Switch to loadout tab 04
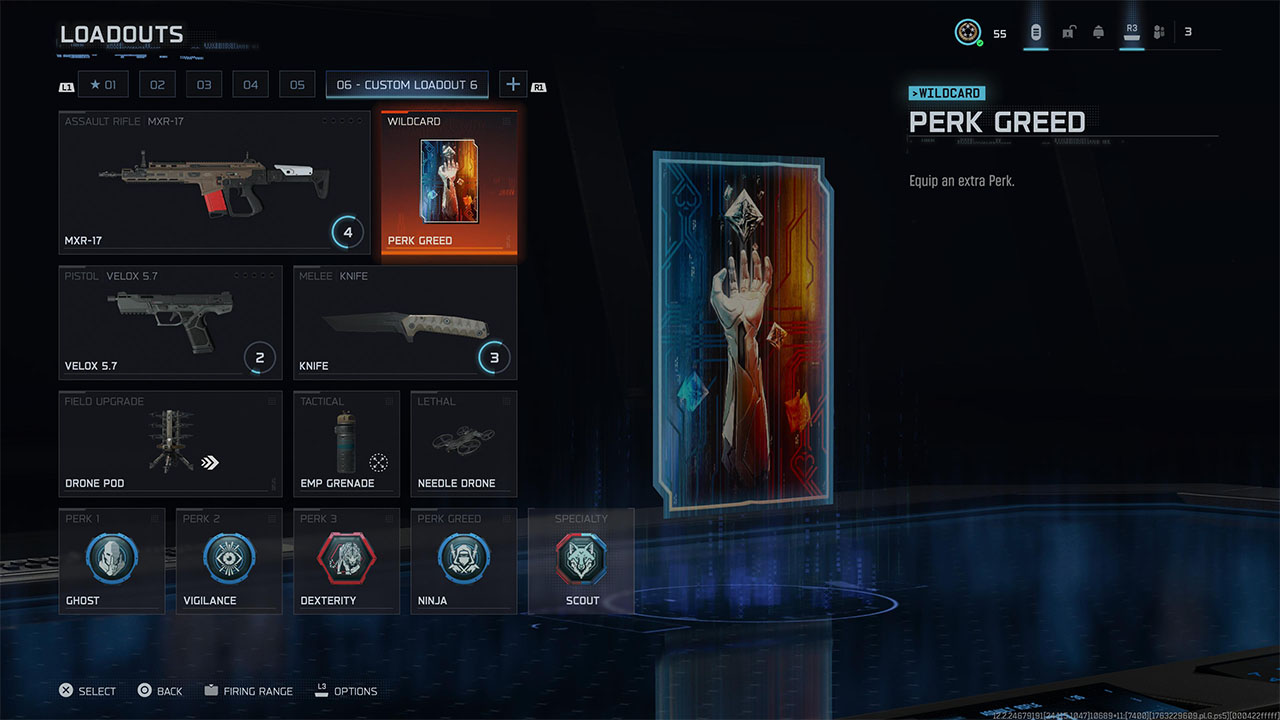The height and width of the screenshot is (720, 1280). 250,85
